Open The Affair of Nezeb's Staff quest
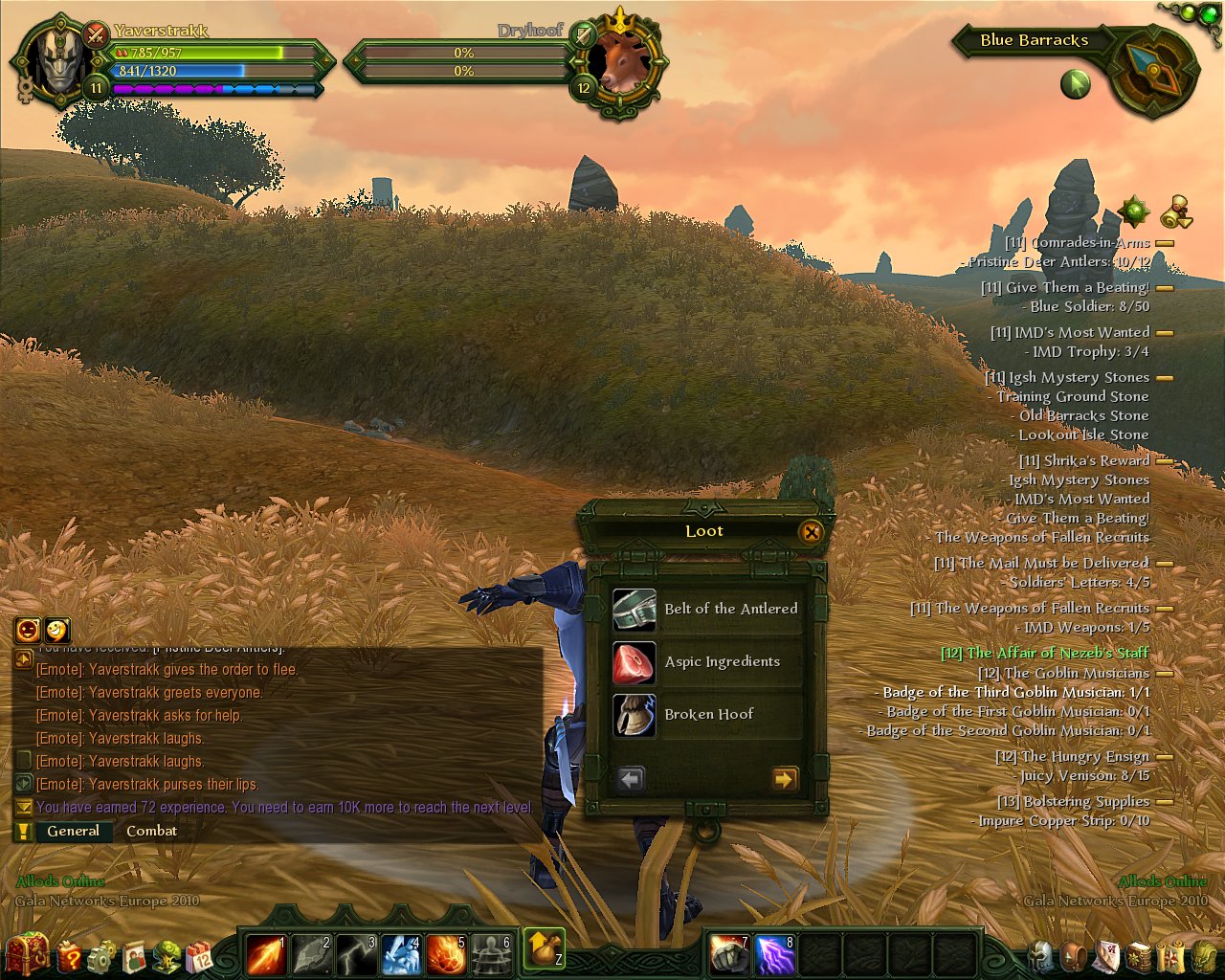This screenshot has width=1225, height=980. tap(1044, 653)
